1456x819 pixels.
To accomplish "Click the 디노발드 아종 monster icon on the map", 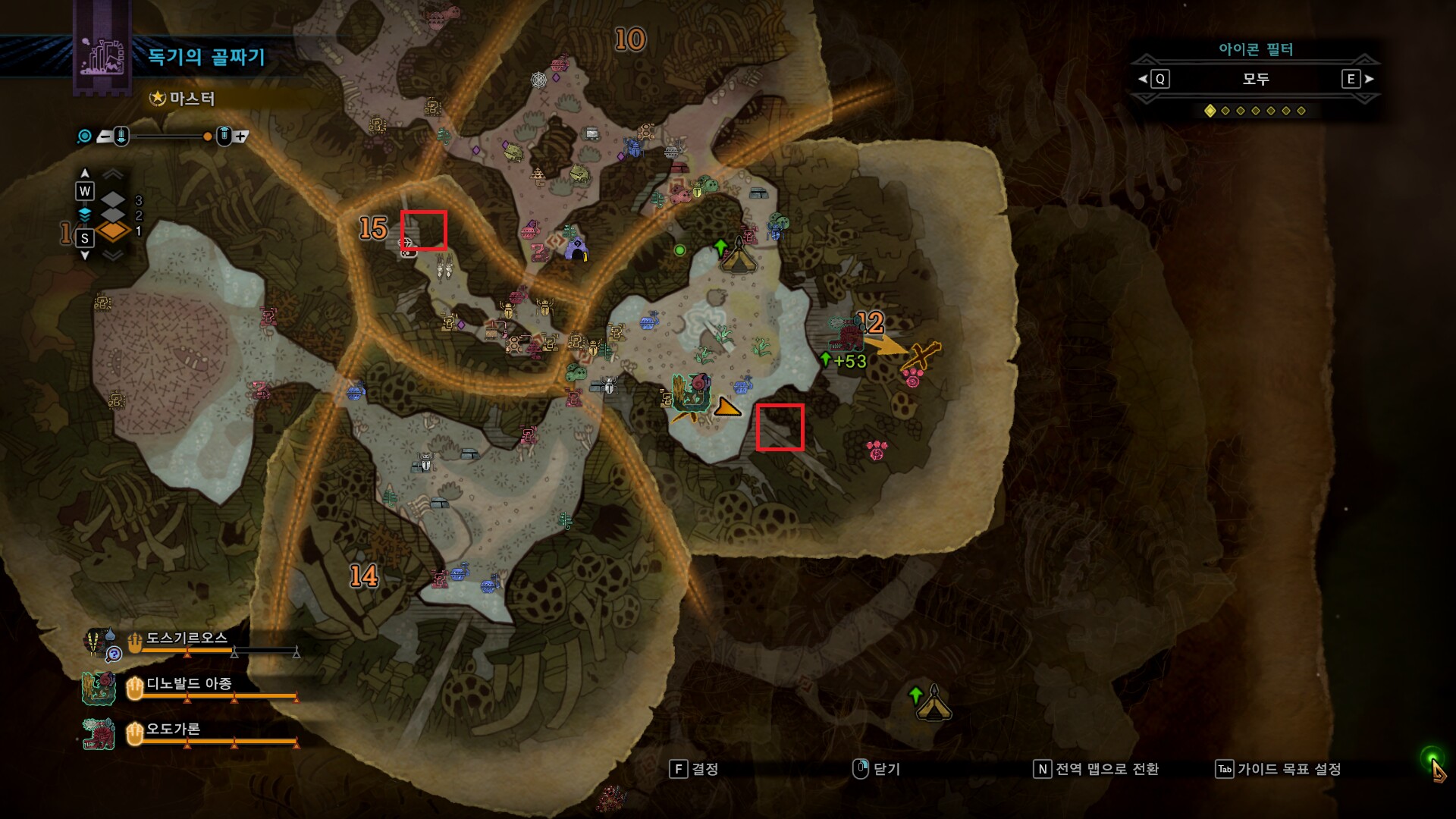I will 690,393.
